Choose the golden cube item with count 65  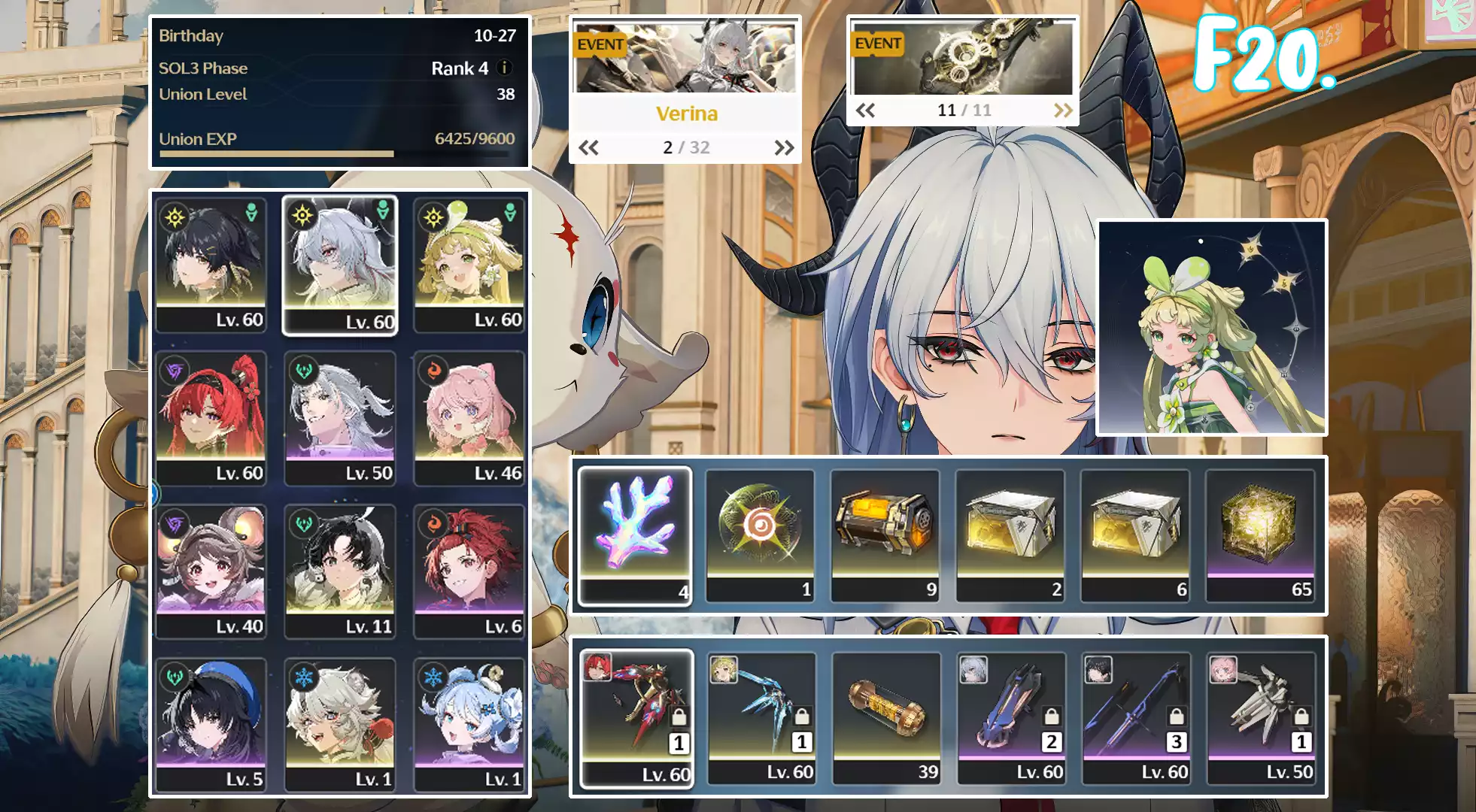[x=1260, y=535]
